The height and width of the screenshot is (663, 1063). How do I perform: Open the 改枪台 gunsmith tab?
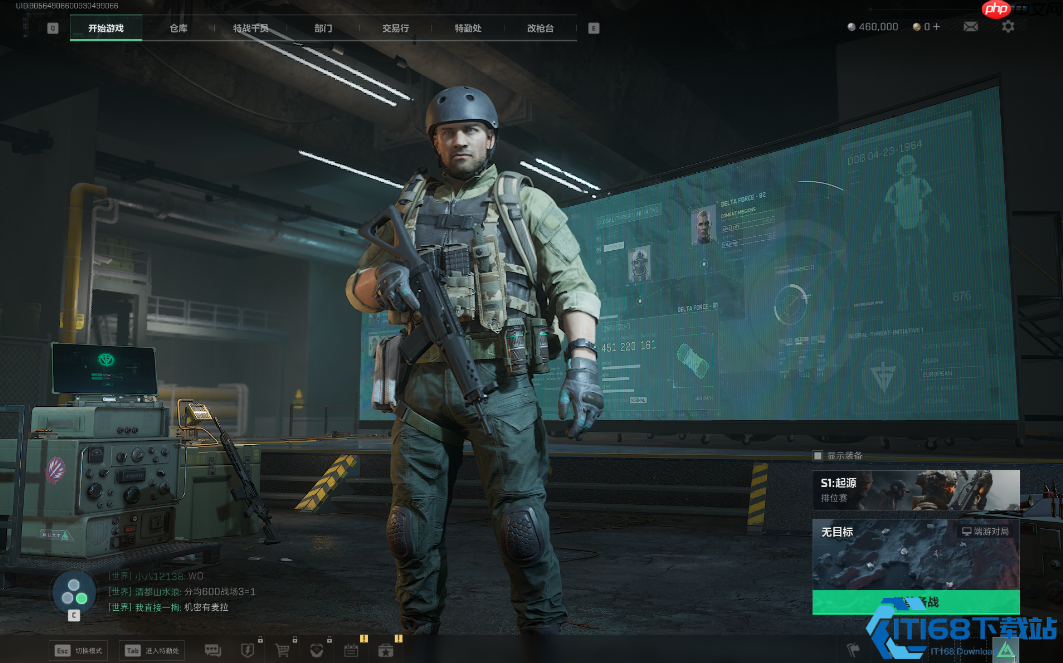(x=540, y=28)
